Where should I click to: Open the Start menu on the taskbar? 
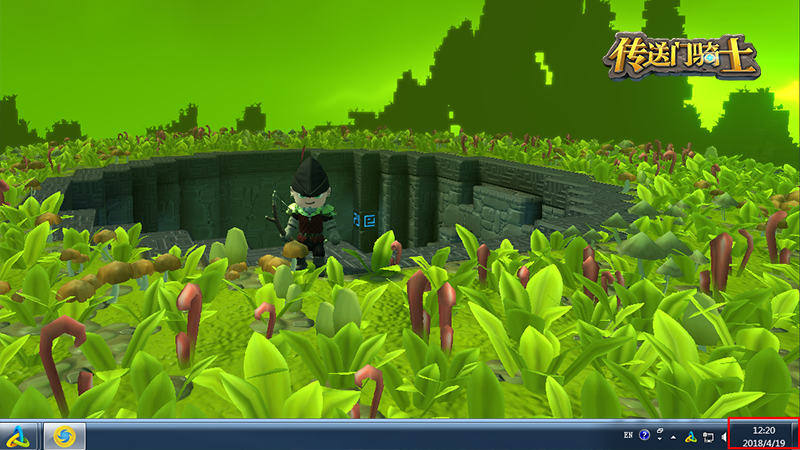tap(20, 436)
